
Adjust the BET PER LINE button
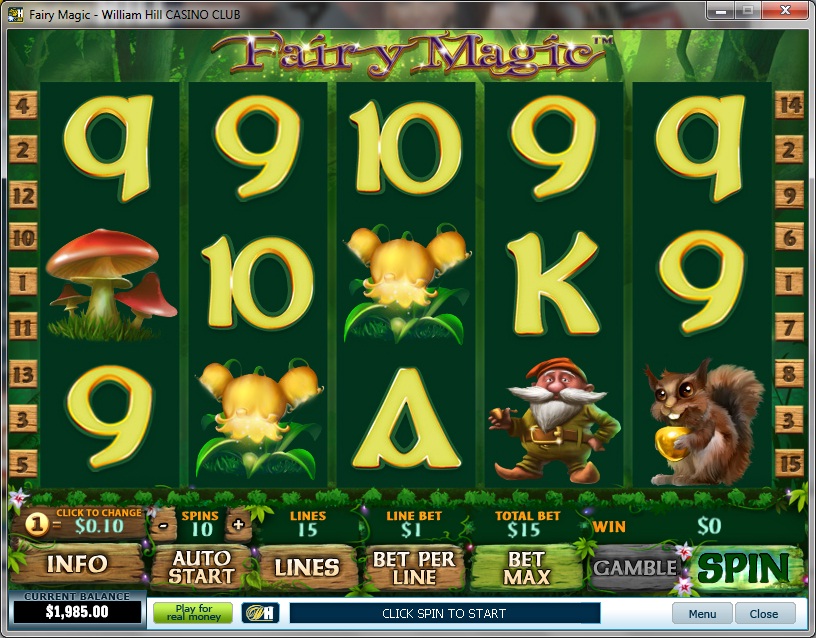(414, 567)
